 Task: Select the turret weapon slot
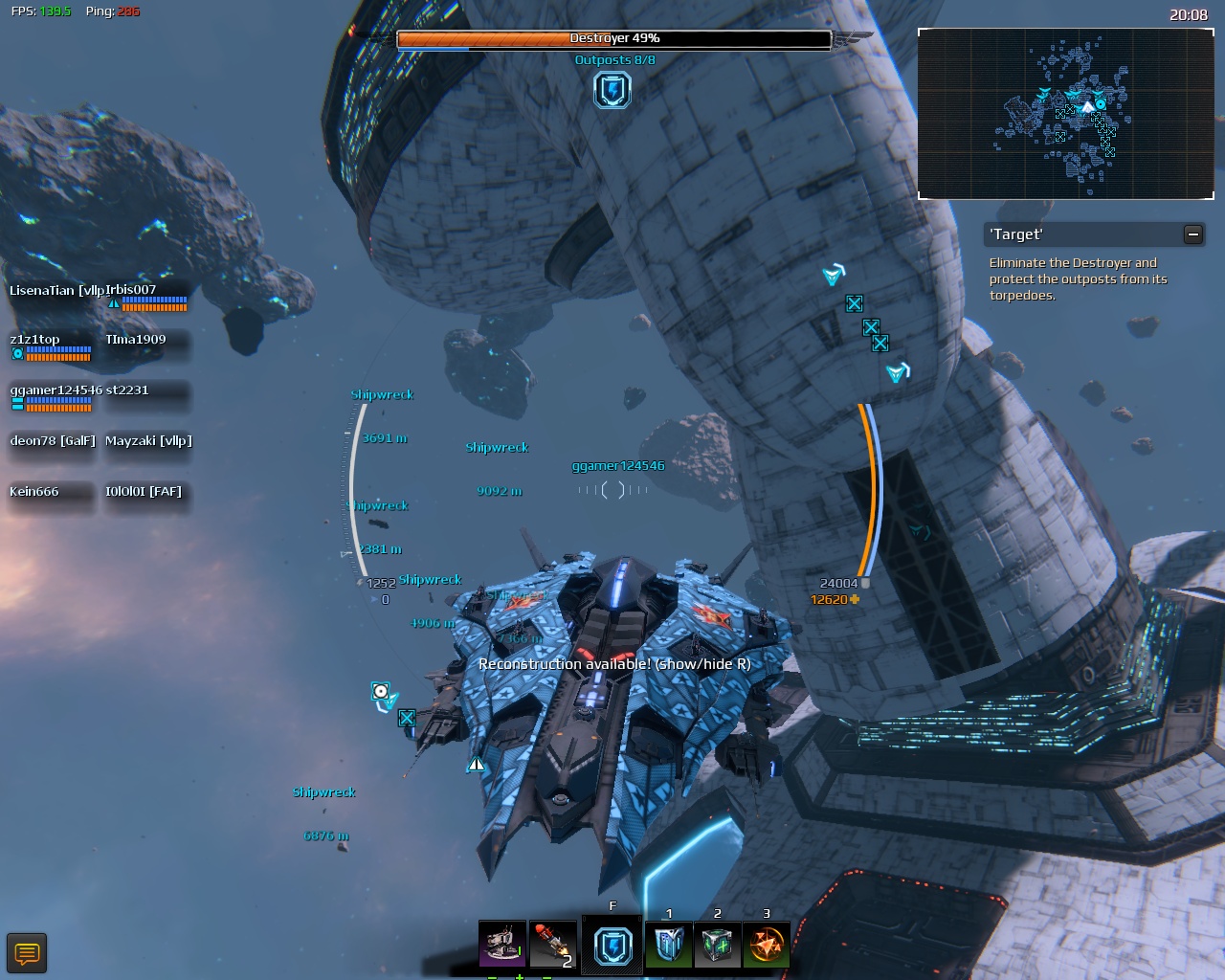[501, 944]
